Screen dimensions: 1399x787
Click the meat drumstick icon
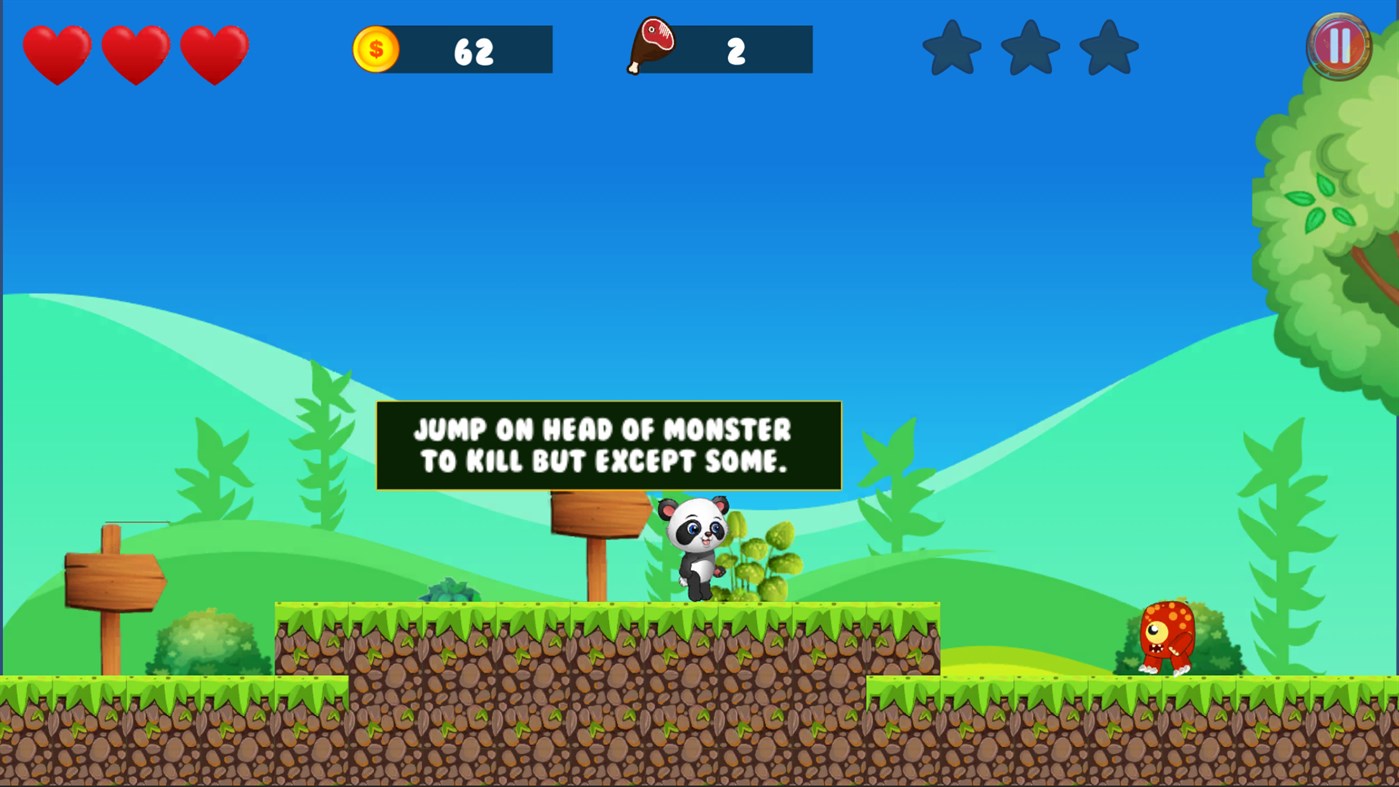651,45
